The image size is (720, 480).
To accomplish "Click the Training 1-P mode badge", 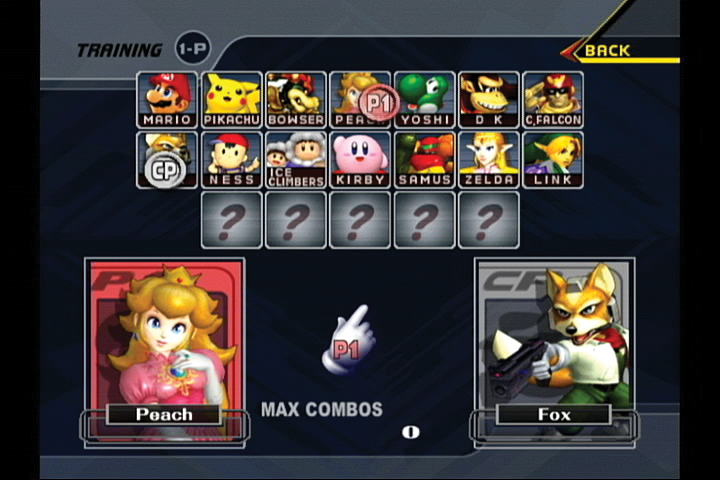I will (x=192, y=48).
